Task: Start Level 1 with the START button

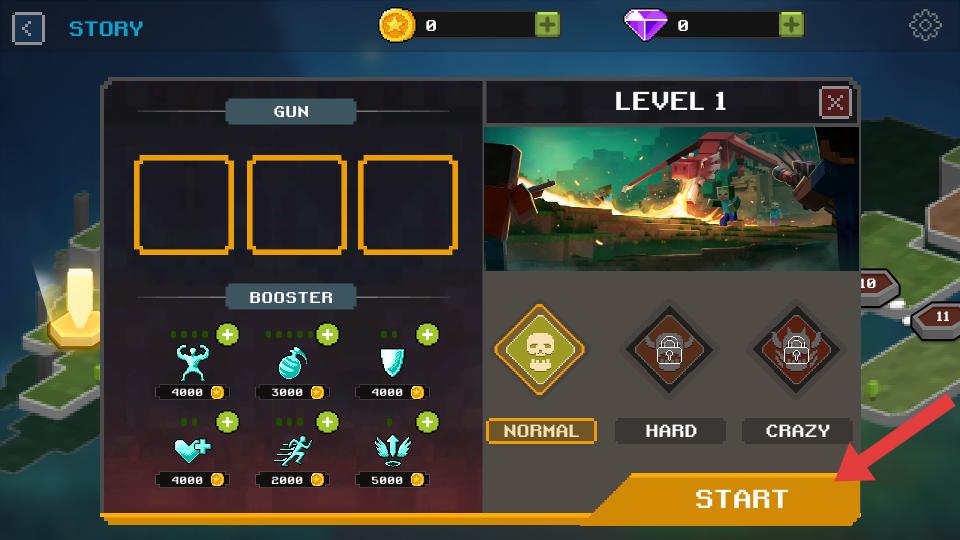Action: point(740,498)
